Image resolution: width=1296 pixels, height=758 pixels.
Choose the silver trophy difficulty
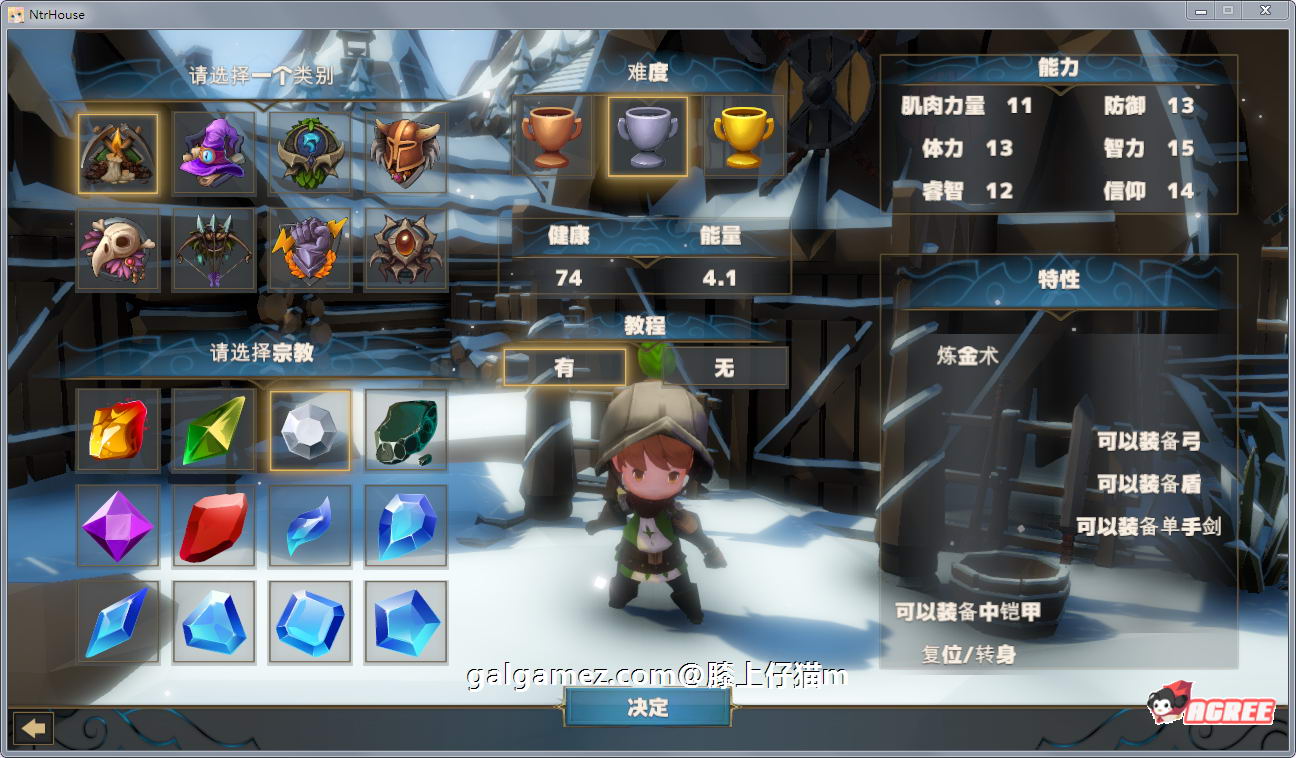click(647, 137)
